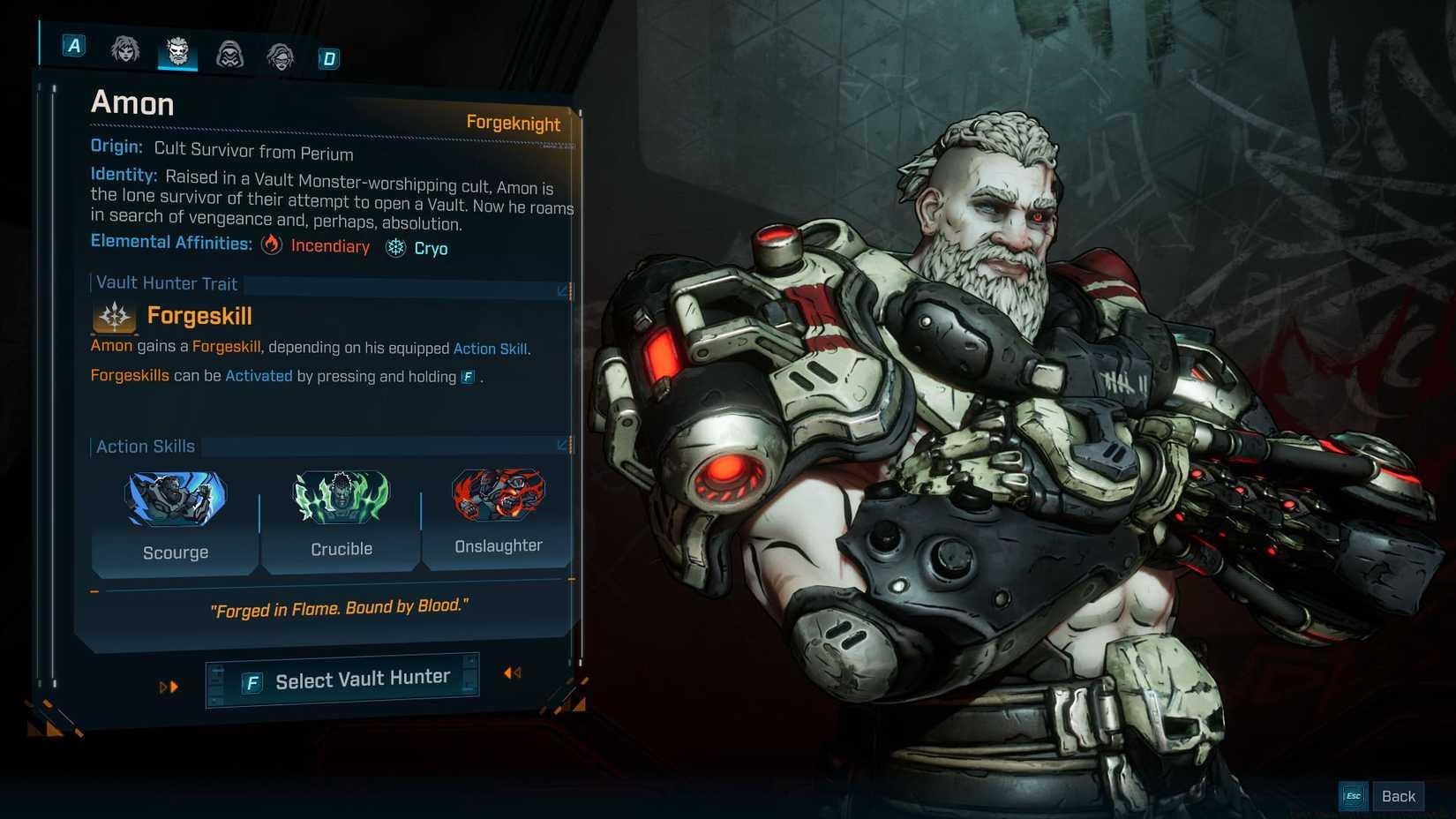This screenshot has width=1456, height=819.
Task: Expand the Action Skills panel
Action: point(561,446)
